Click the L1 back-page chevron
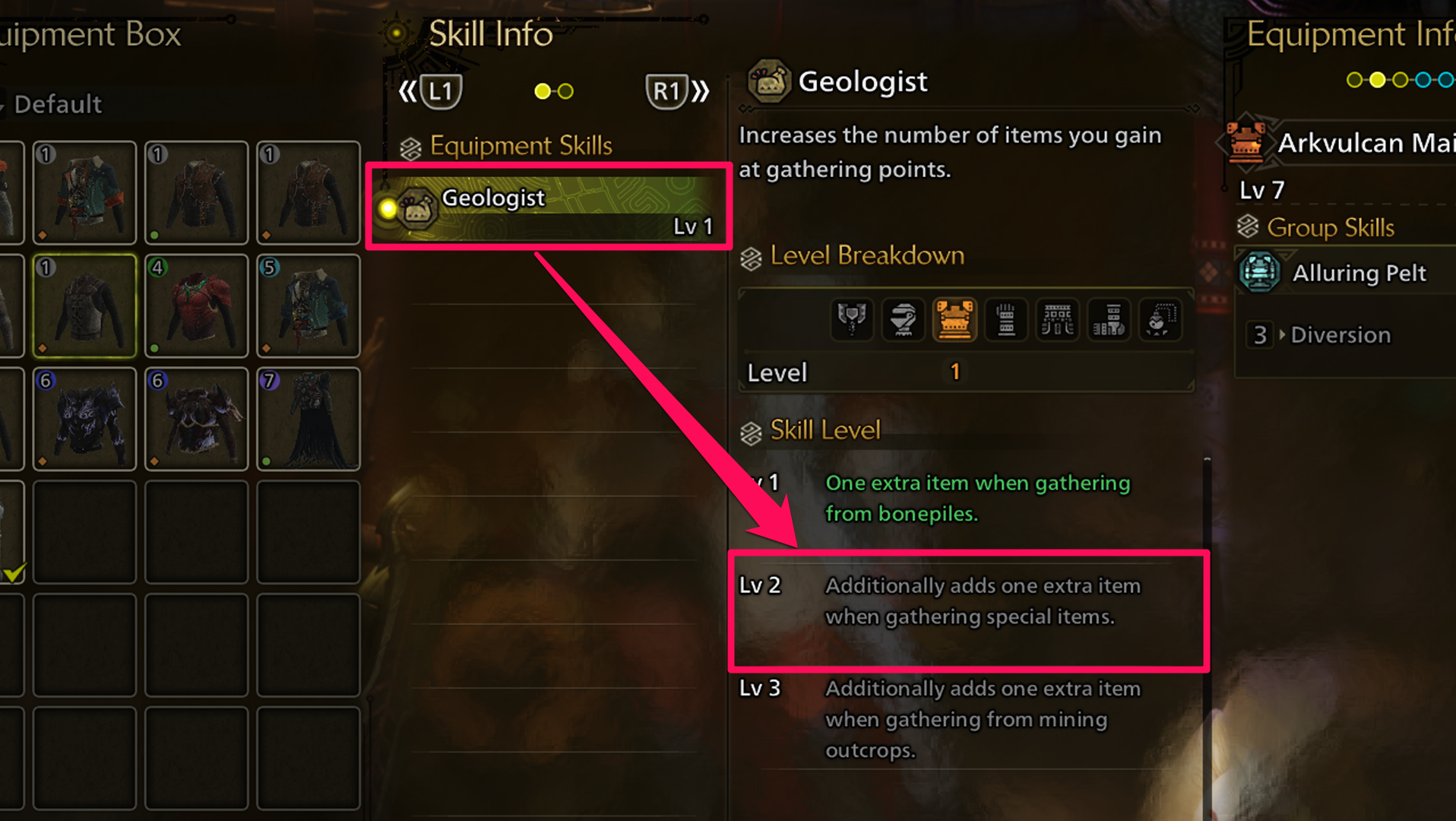The width and height of the screenshot is (1456, 821). coord(410,89)
